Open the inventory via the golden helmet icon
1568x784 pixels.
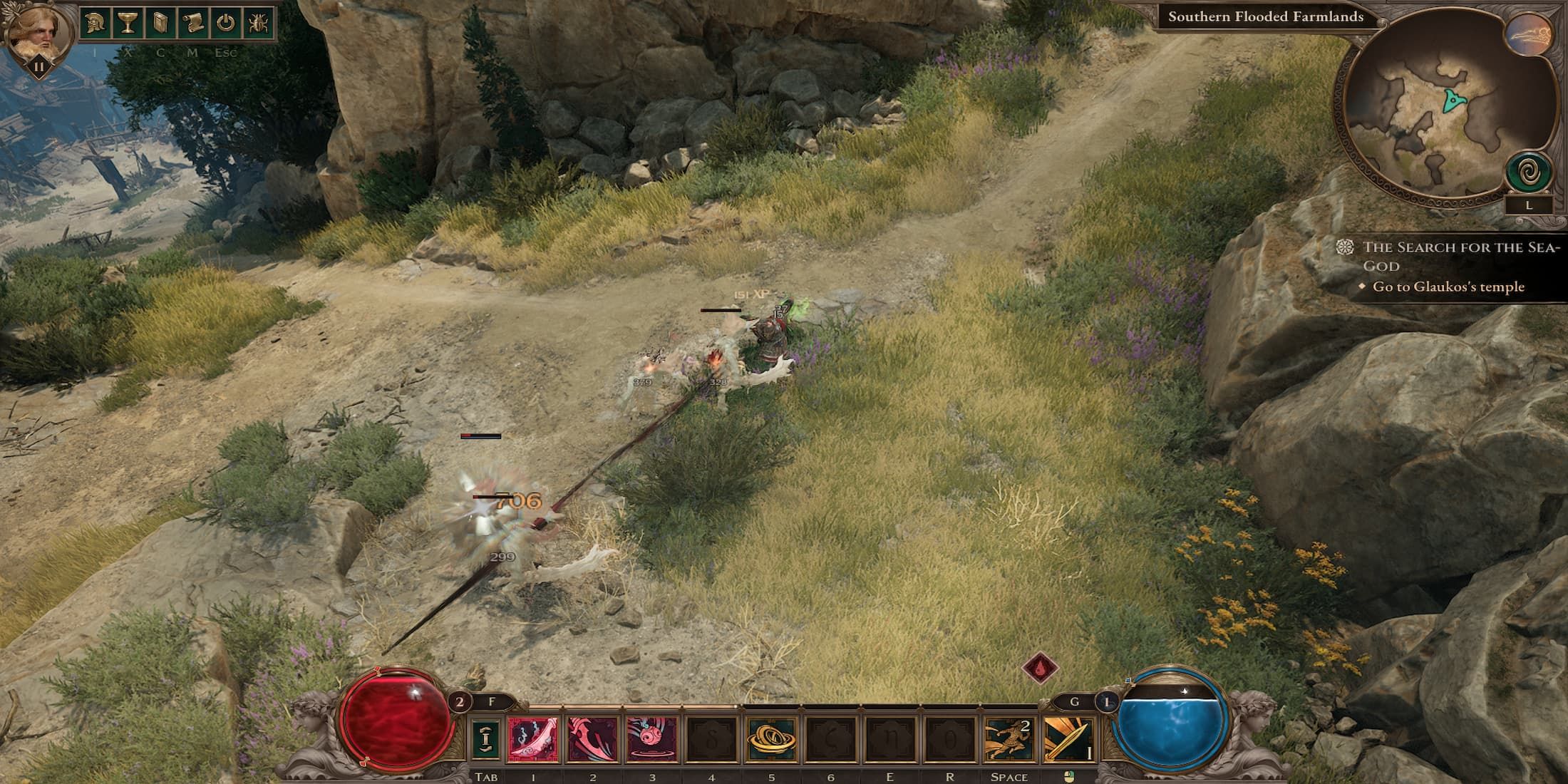pos(94,21)
